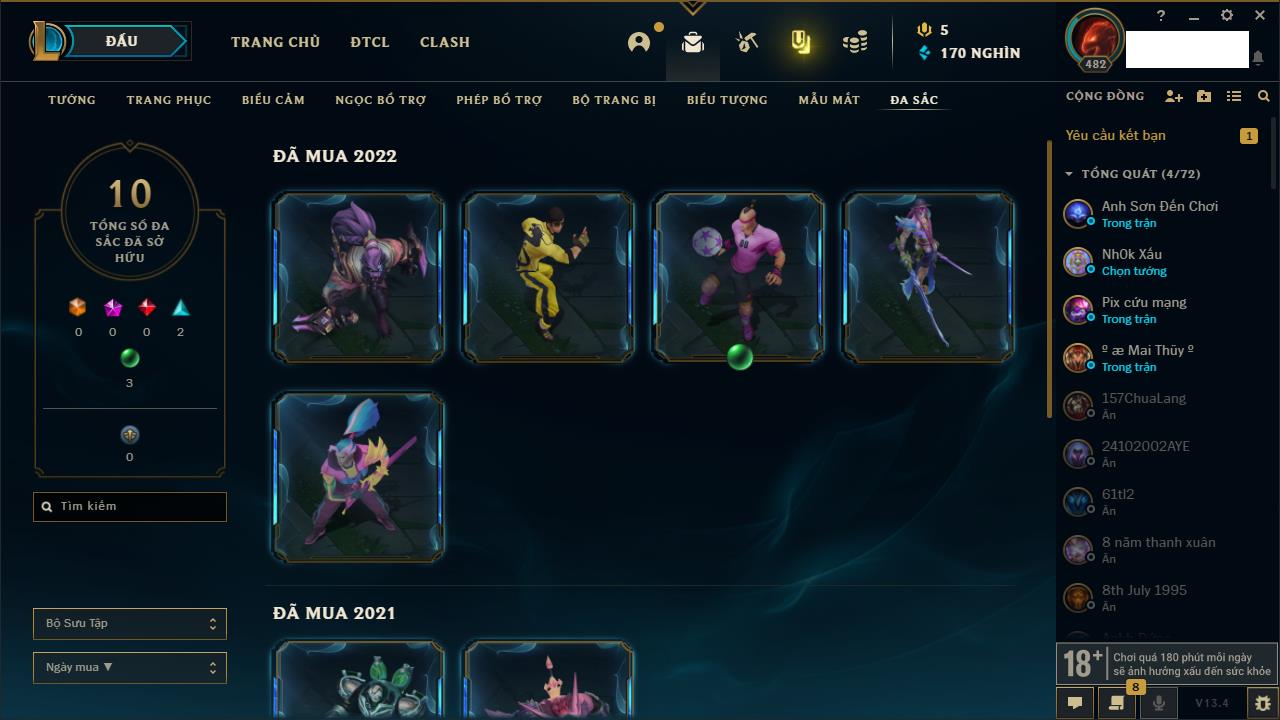This screenshot has height=720, width=1280.
Task: Select the NGỌC BỔ TRỢ tab
Action: point(381,100)
